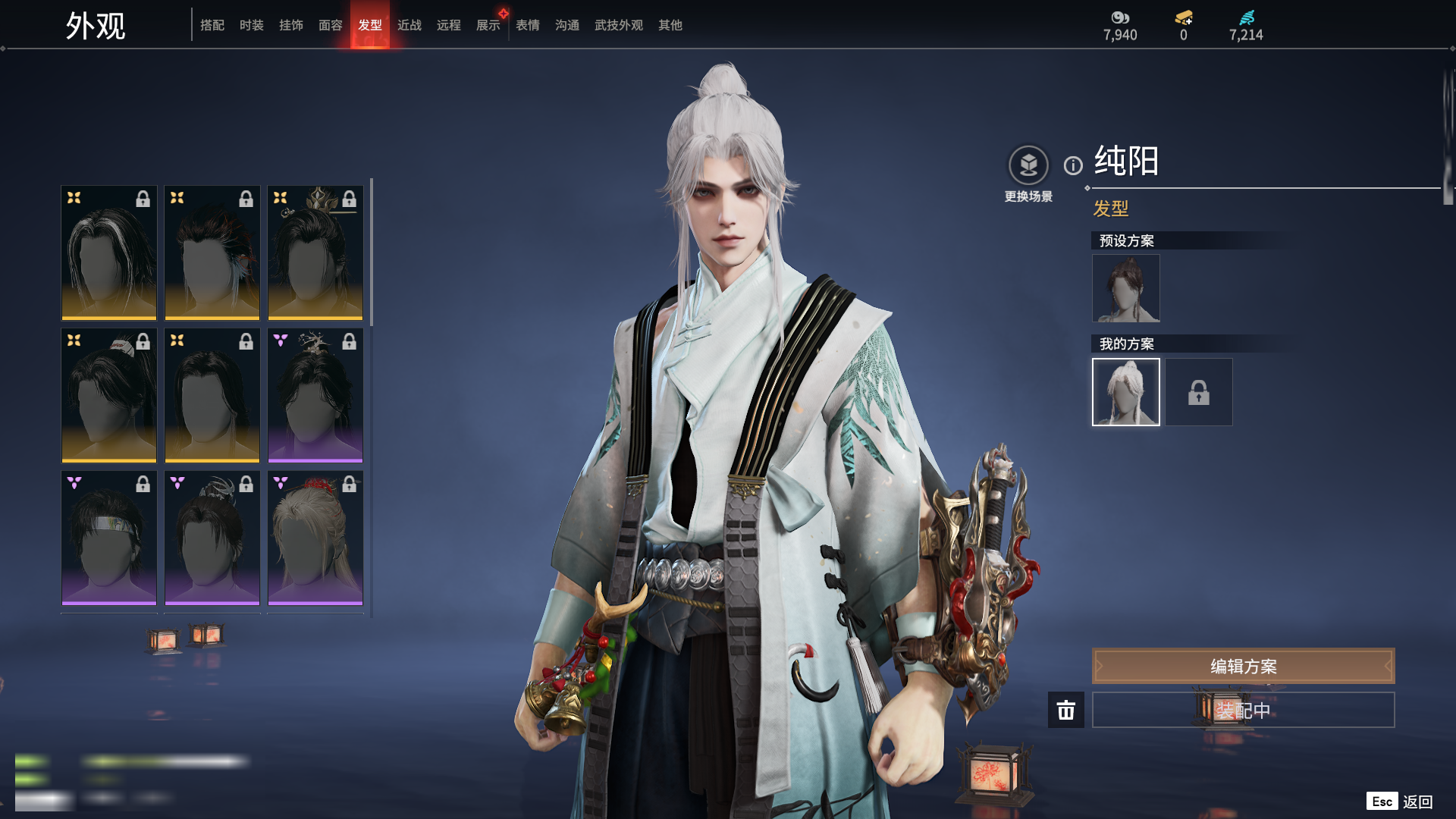Open the 时装 outfit tab
The image size is (1456, 819).
(x=252, y=25)
